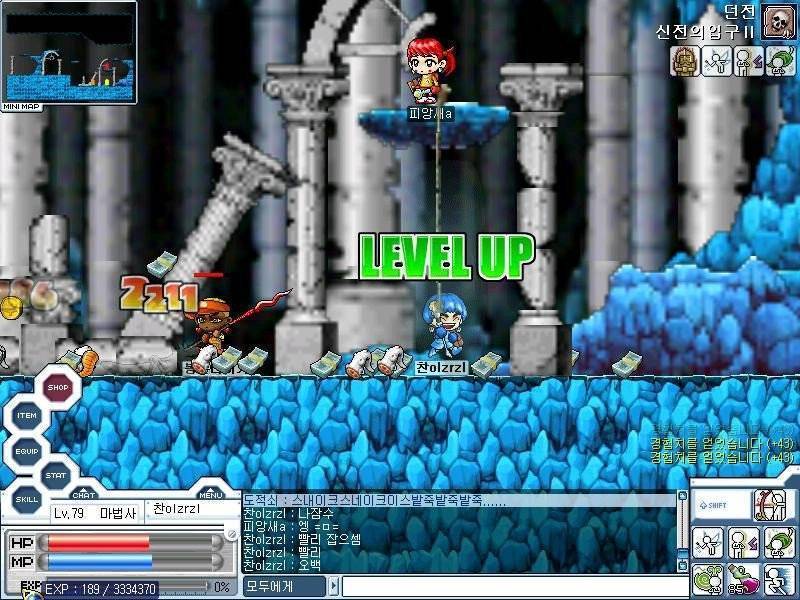Screen dimensions: 800x600
Task: Toggle the CHAT tab
Action: click(84, 494)
